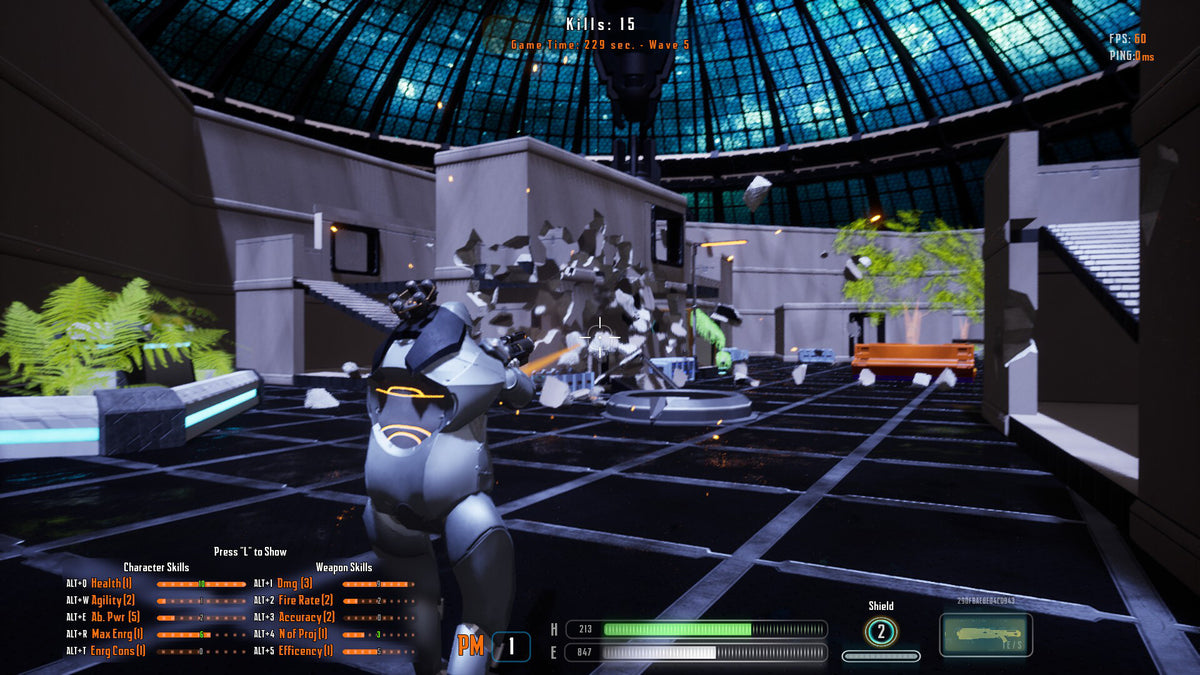Select the equipped weapon slot
The width and height of the screenshot is (1200, 675).
pos(985,635)
